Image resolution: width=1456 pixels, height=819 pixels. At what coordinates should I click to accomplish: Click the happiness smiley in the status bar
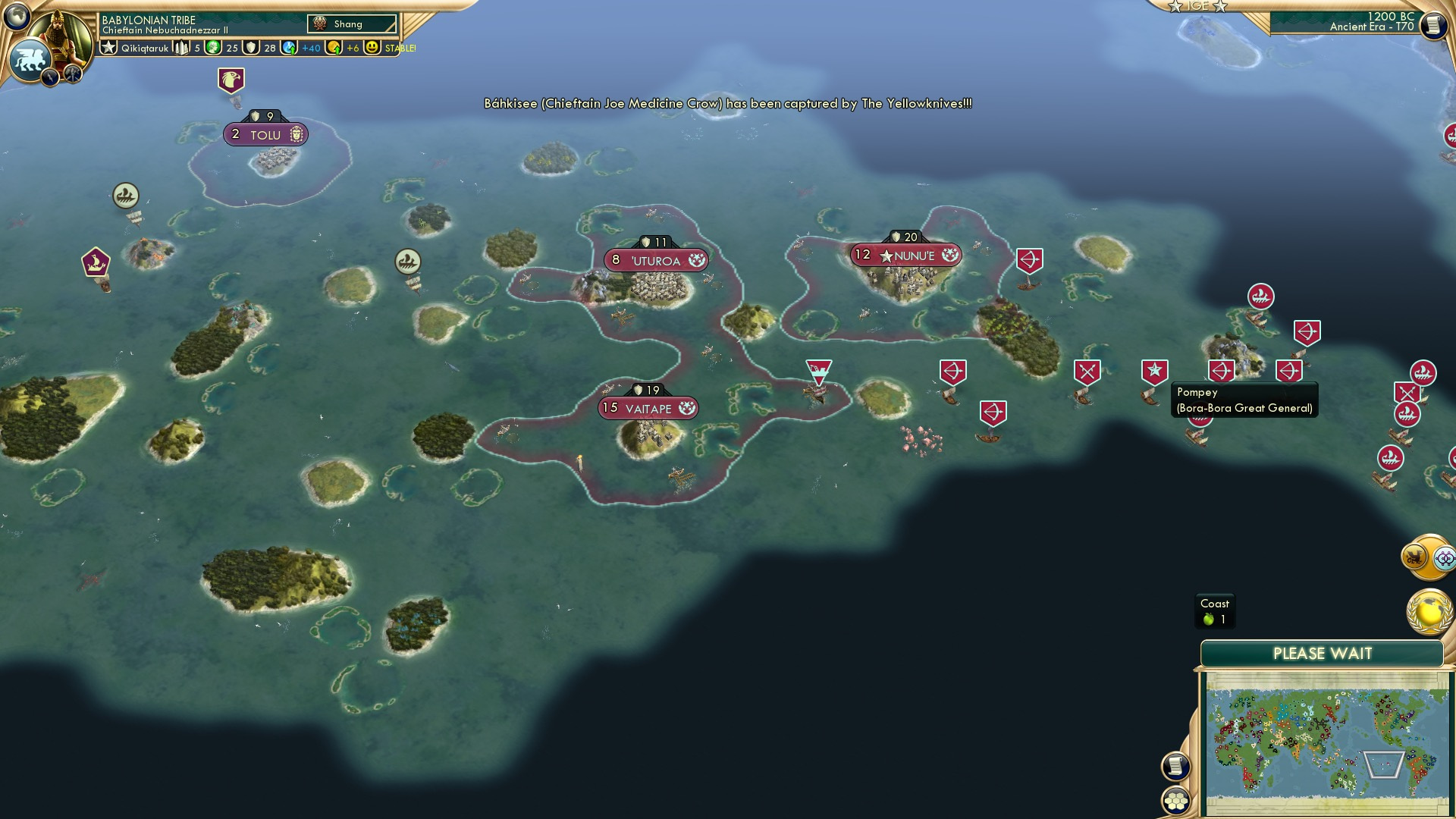tap(369, 48)
